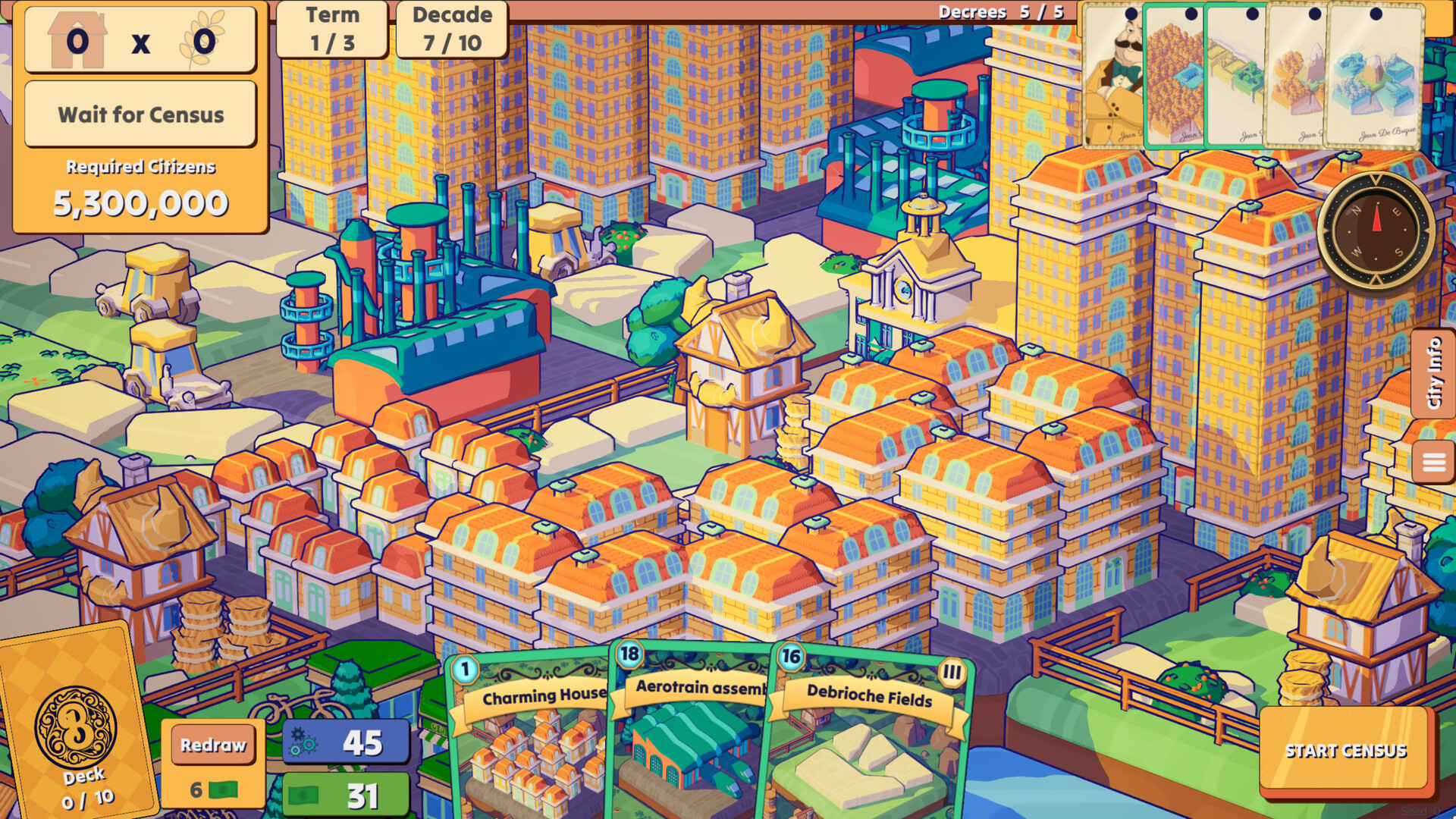The width and height of the screenshot is (1456, 819).
Task: Click the Wait for Census button
Action: [140, 115]
